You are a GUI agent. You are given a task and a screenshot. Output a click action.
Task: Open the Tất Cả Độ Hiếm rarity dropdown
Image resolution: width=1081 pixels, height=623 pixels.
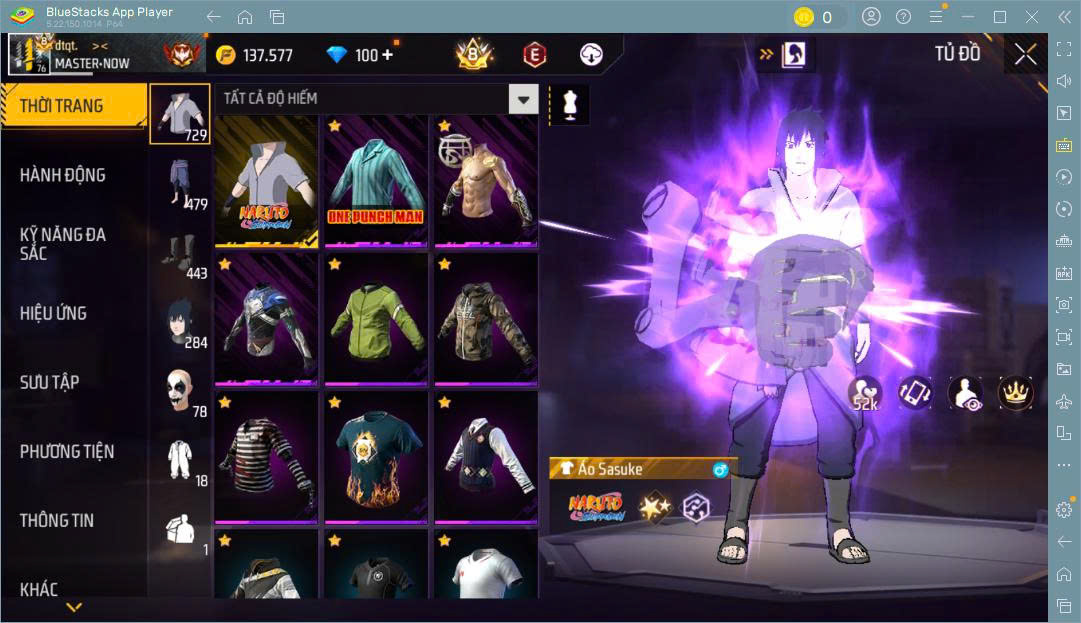coord(523,98)
